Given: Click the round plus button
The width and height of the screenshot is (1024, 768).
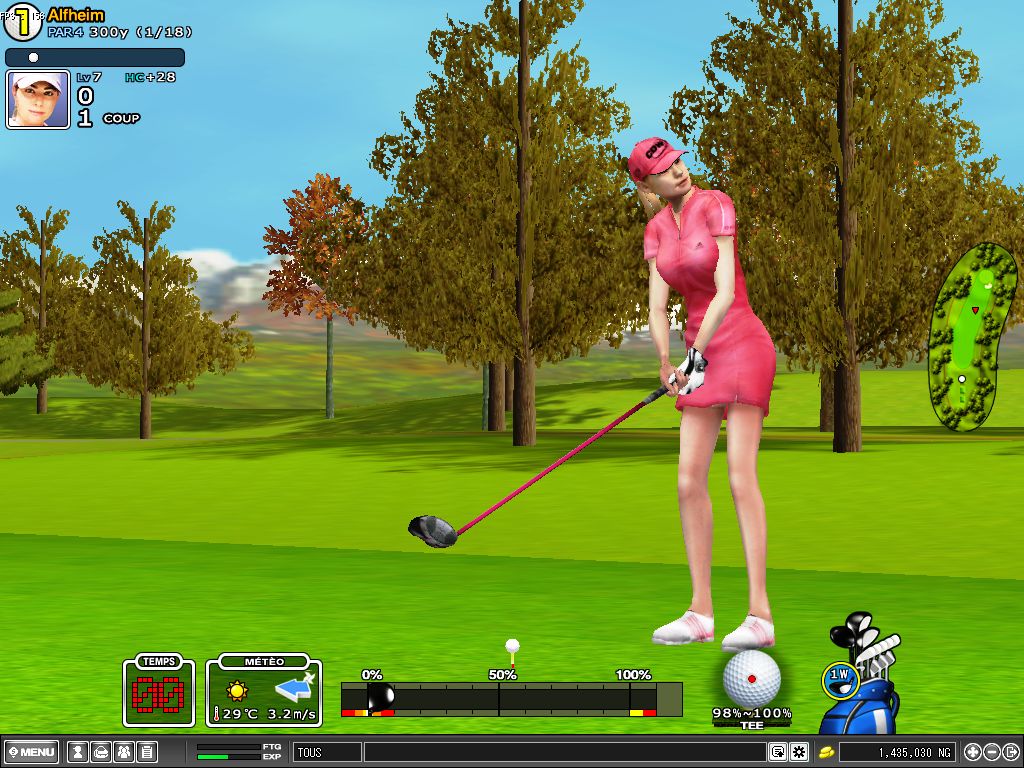Looking at the screenshot, I should click(973, 752).
